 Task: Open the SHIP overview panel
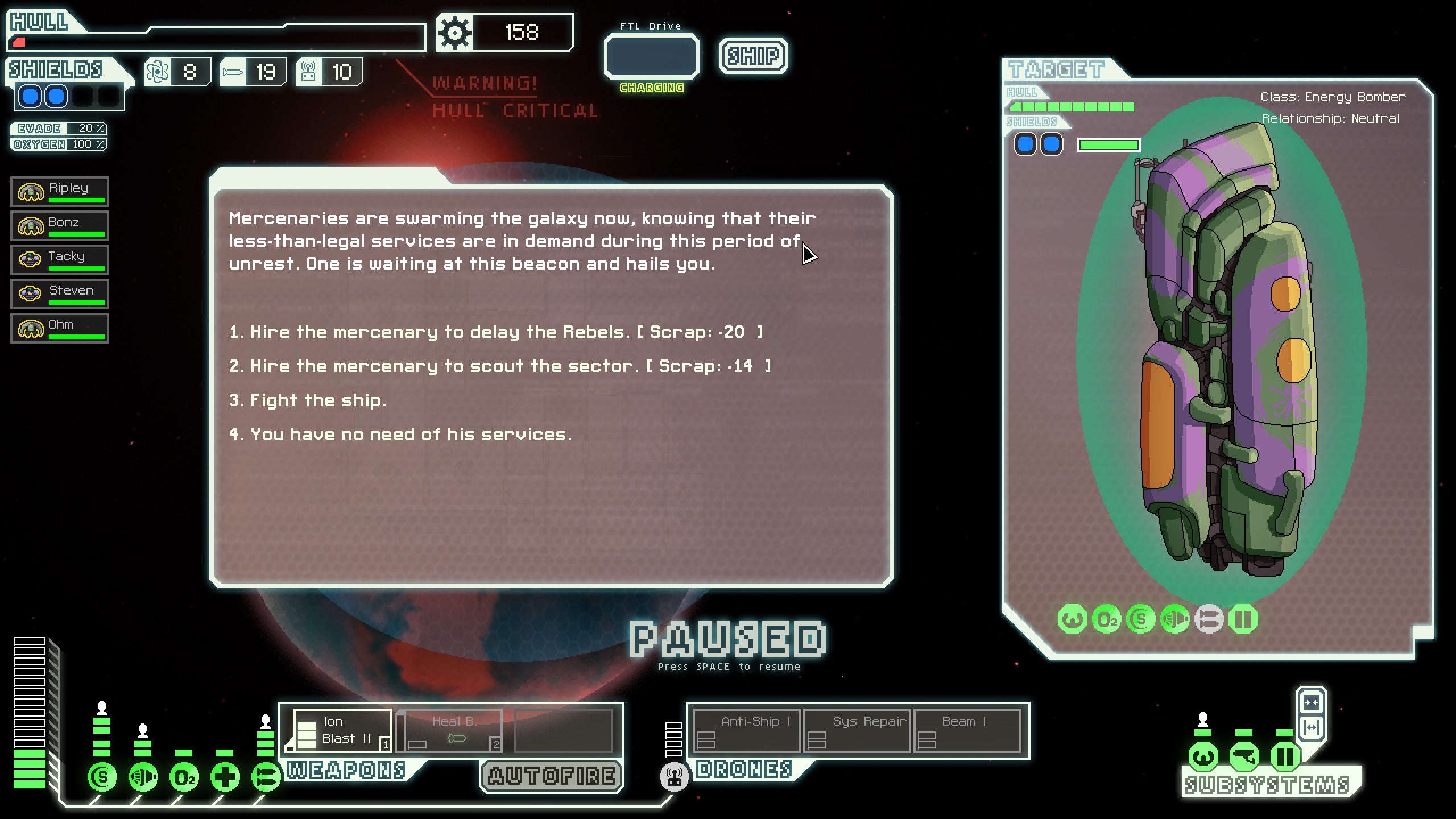(x=754, y=55)
